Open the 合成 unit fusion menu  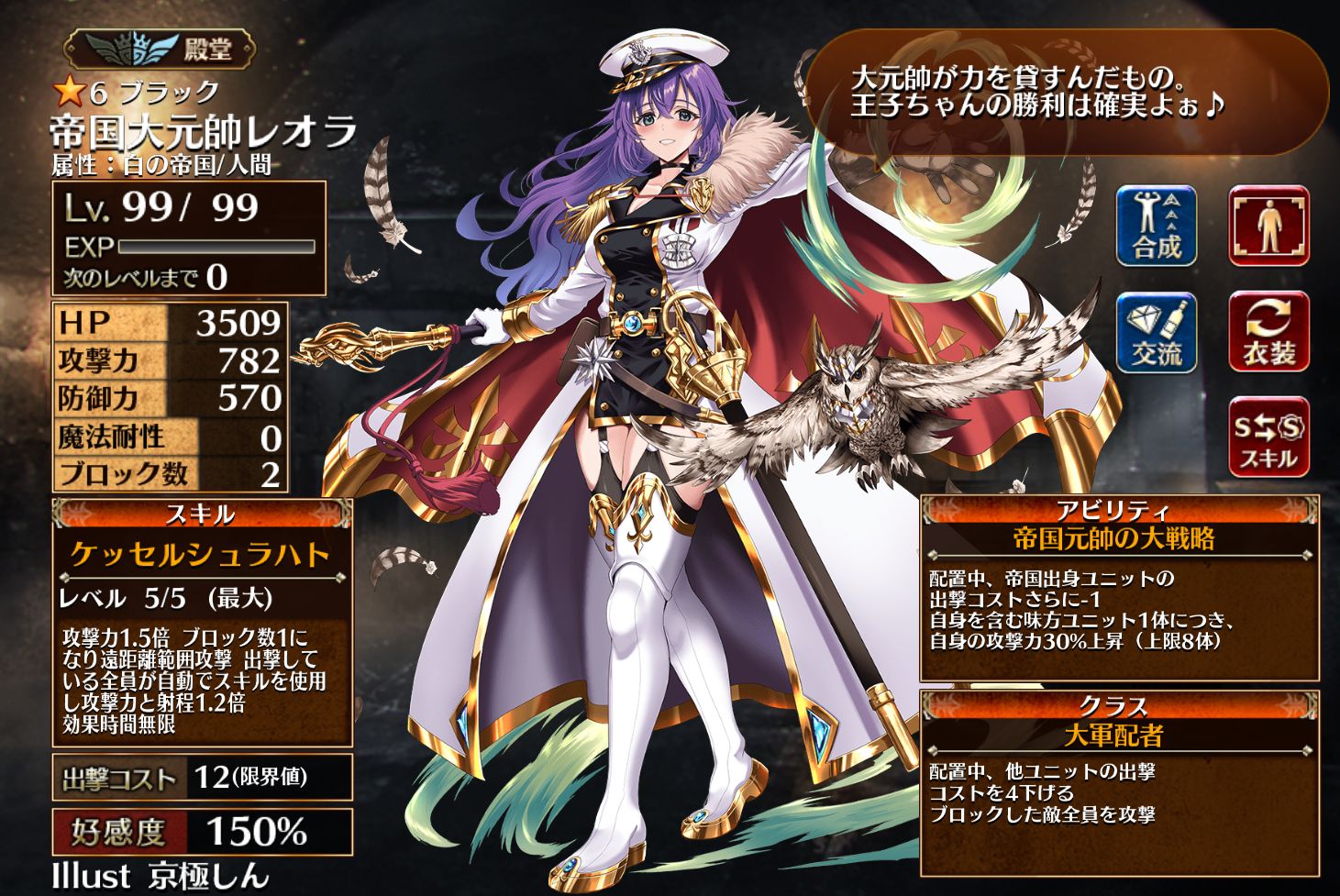(1156, 226)
